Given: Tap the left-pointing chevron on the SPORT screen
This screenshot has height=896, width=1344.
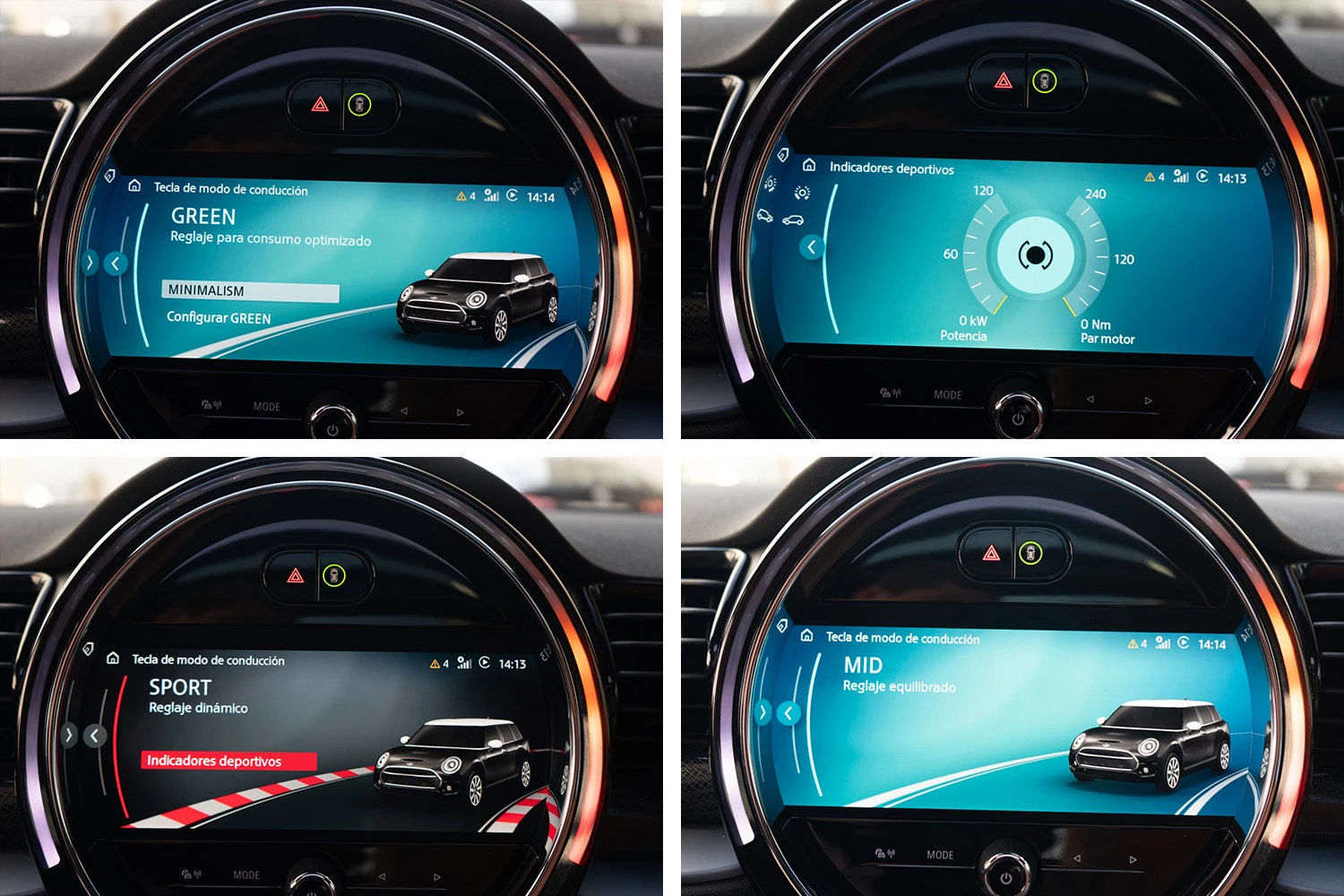Looking at the screenshot, I should point(95,736).
